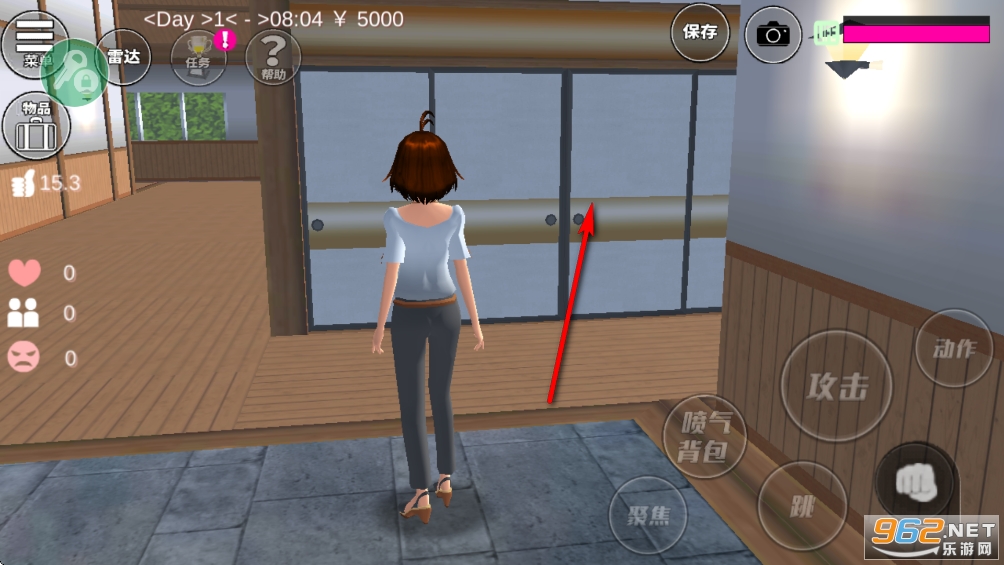Show the 帮助 help screen

click(272, 57)
